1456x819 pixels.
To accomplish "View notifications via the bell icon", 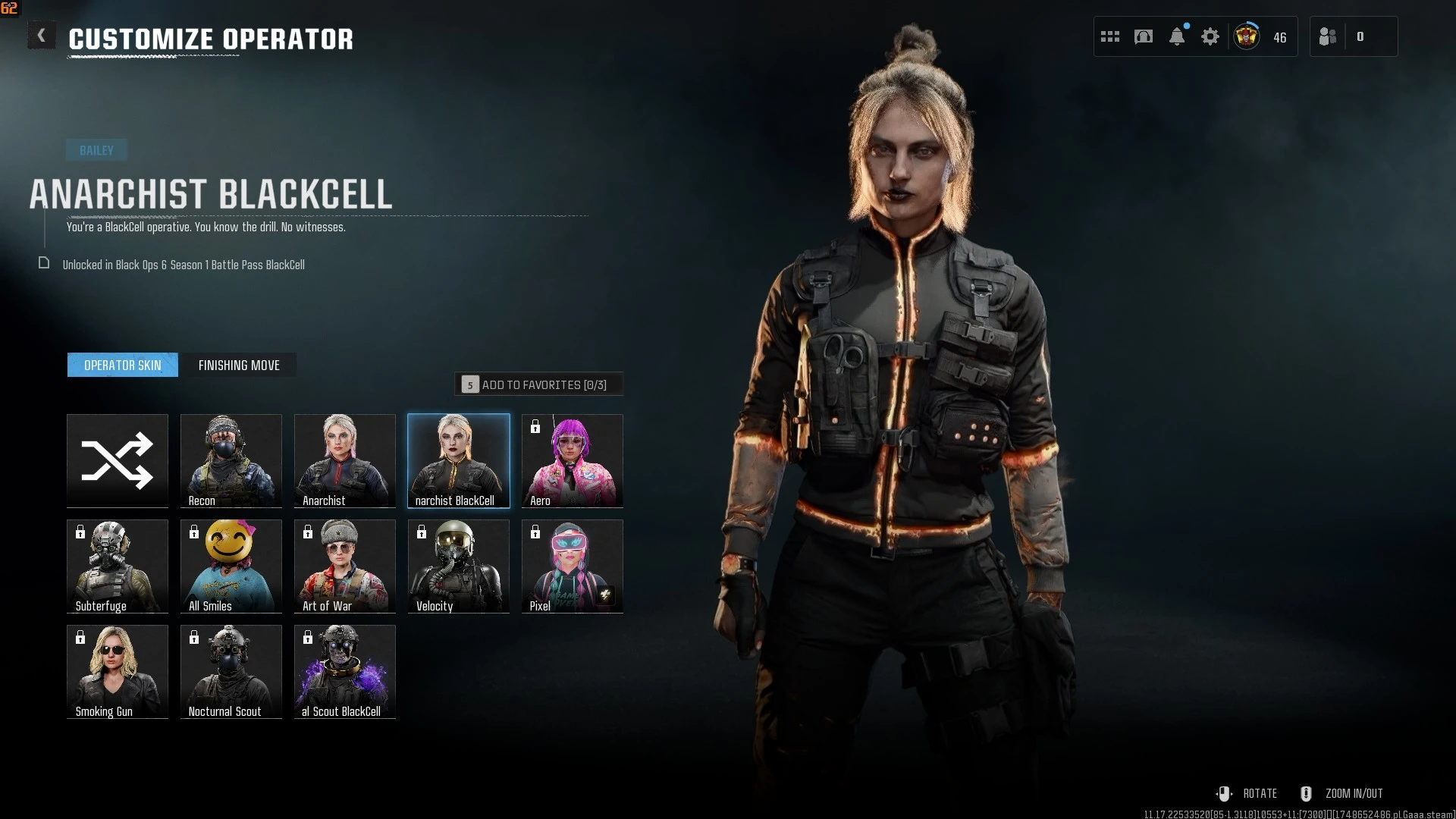I will point(1177,36).
